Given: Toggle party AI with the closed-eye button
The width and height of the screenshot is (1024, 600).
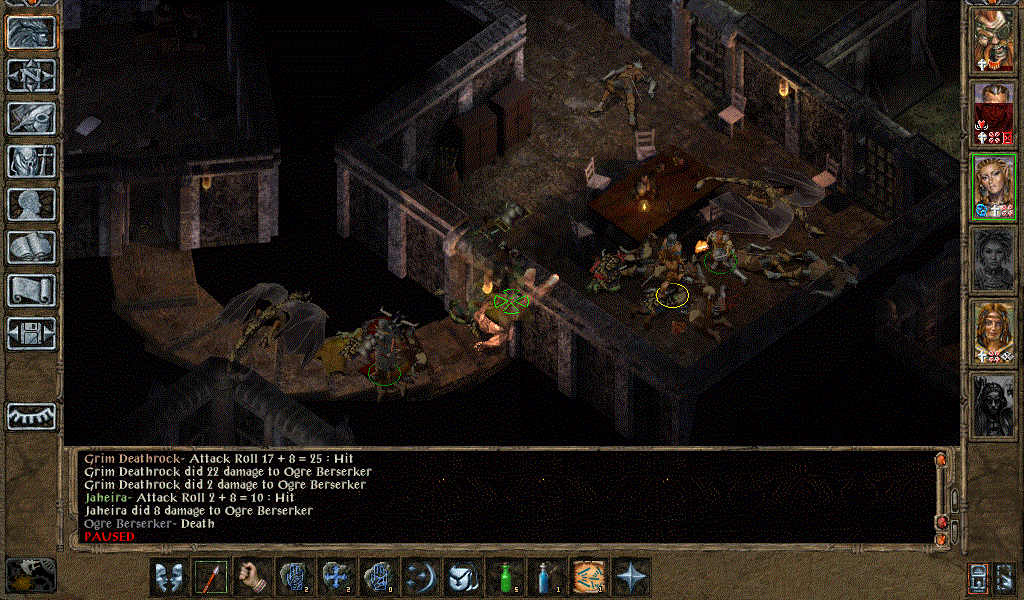Looking at the screenshot, I should point(31,416).
